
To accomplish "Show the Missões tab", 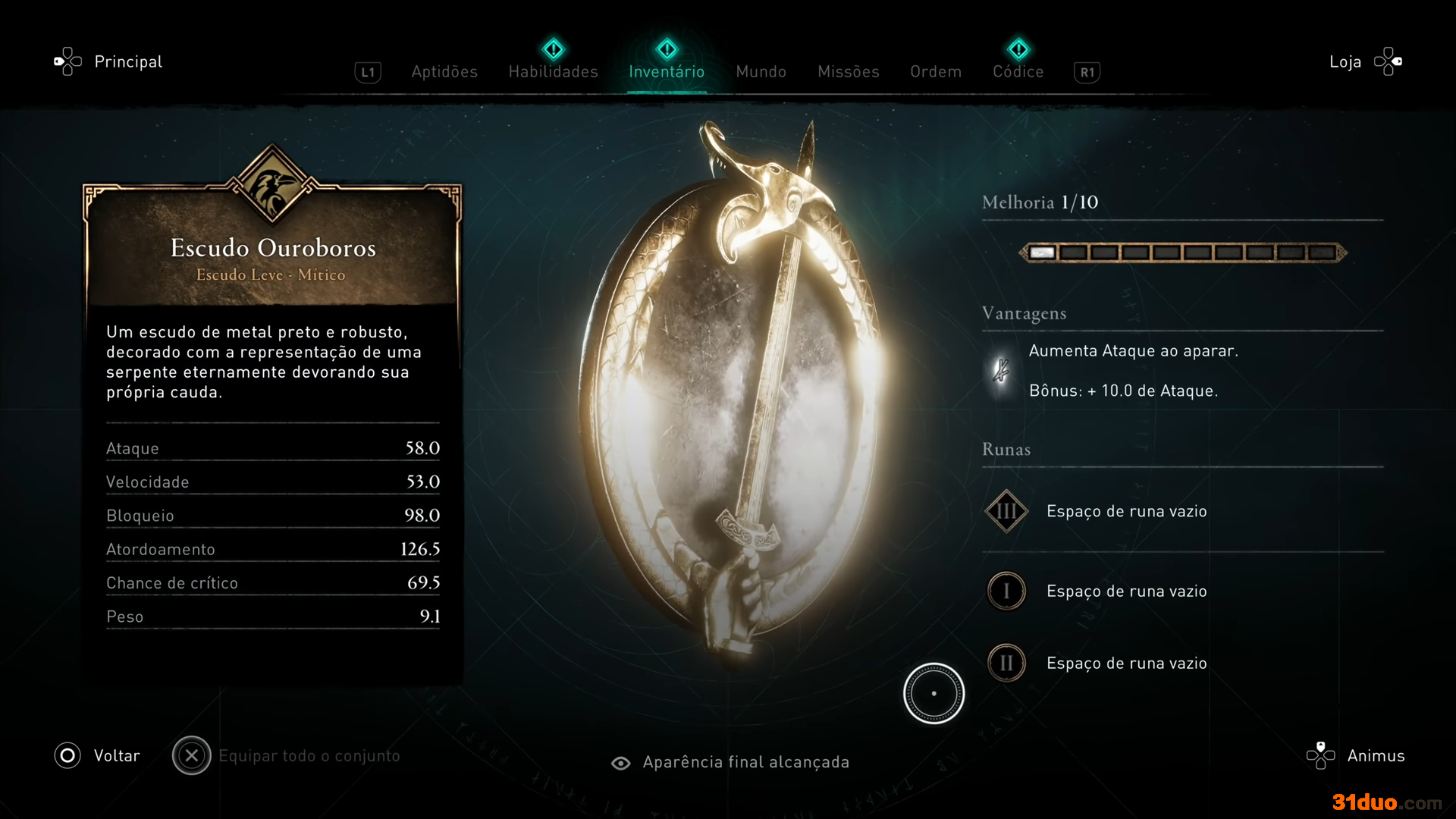I will click(x=848, y=71).
